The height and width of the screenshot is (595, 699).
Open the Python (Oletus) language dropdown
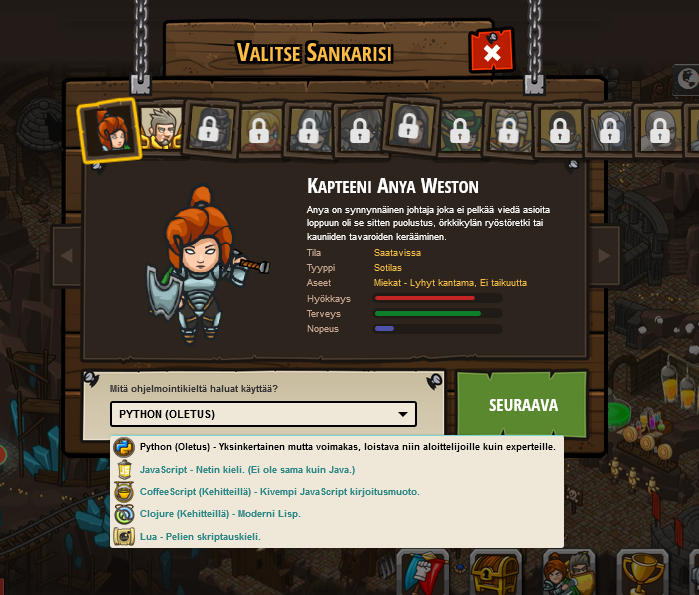point(263,414)
